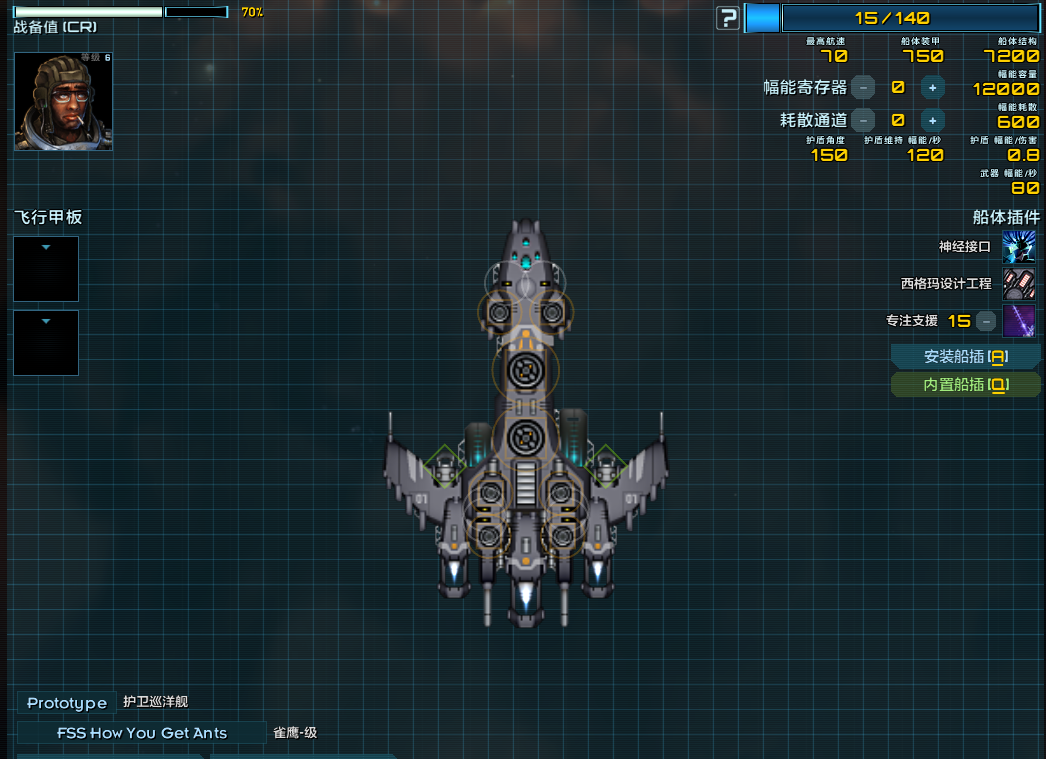Screen dimensions: 1046x759
Task: Select the 西格玛设计工程 hullmod icon
Action: pyautogui.click(x=1018, y=284)
